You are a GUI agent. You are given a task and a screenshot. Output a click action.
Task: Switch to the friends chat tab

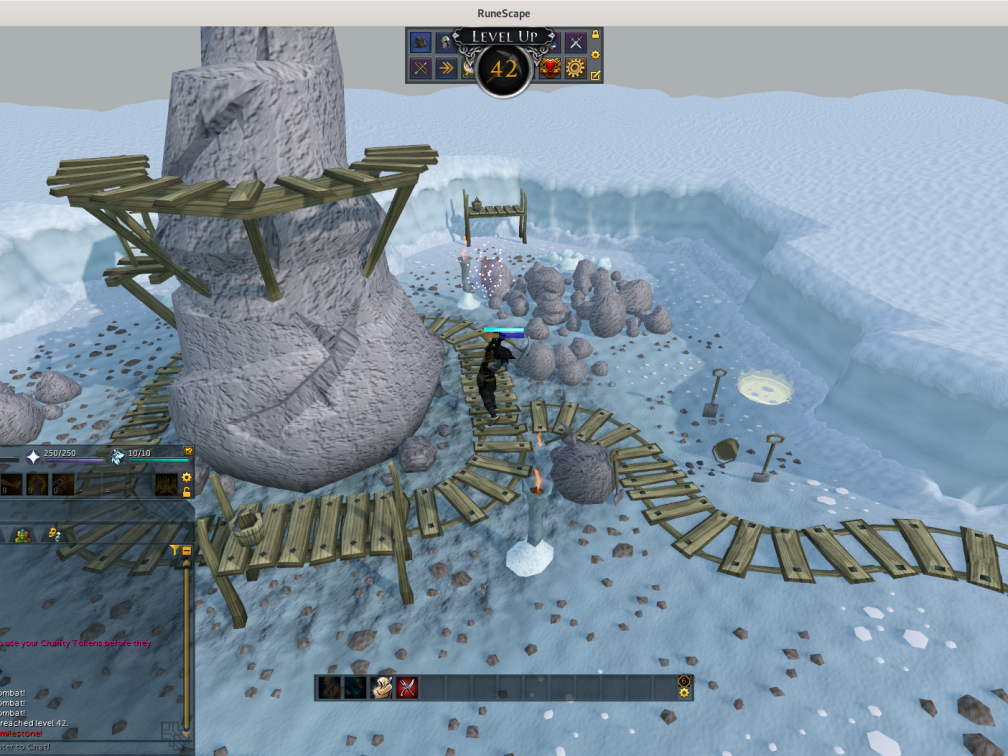coord(23,535)
